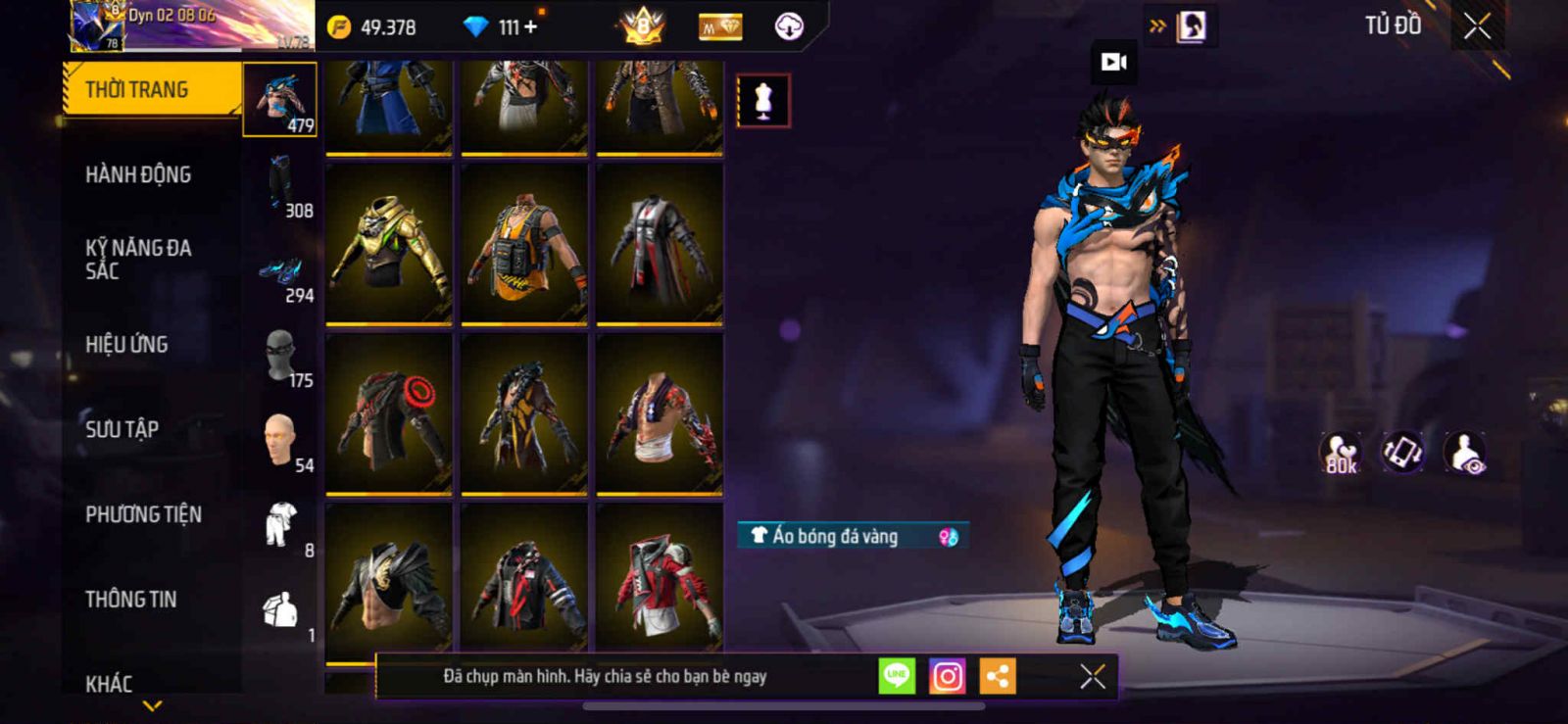Equip the golden armor top
The height and width of the screenshot is (724, 1568).
(x=389, y=243)
